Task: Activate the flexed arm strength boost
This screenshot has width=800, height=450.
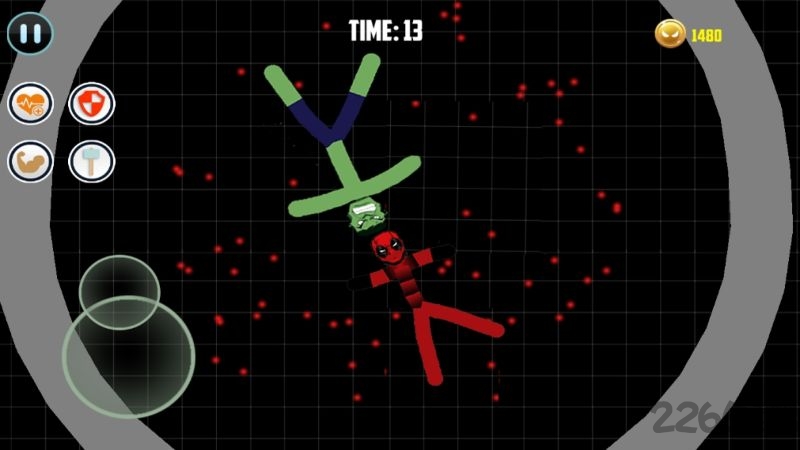Action: (x=31, y=161)
